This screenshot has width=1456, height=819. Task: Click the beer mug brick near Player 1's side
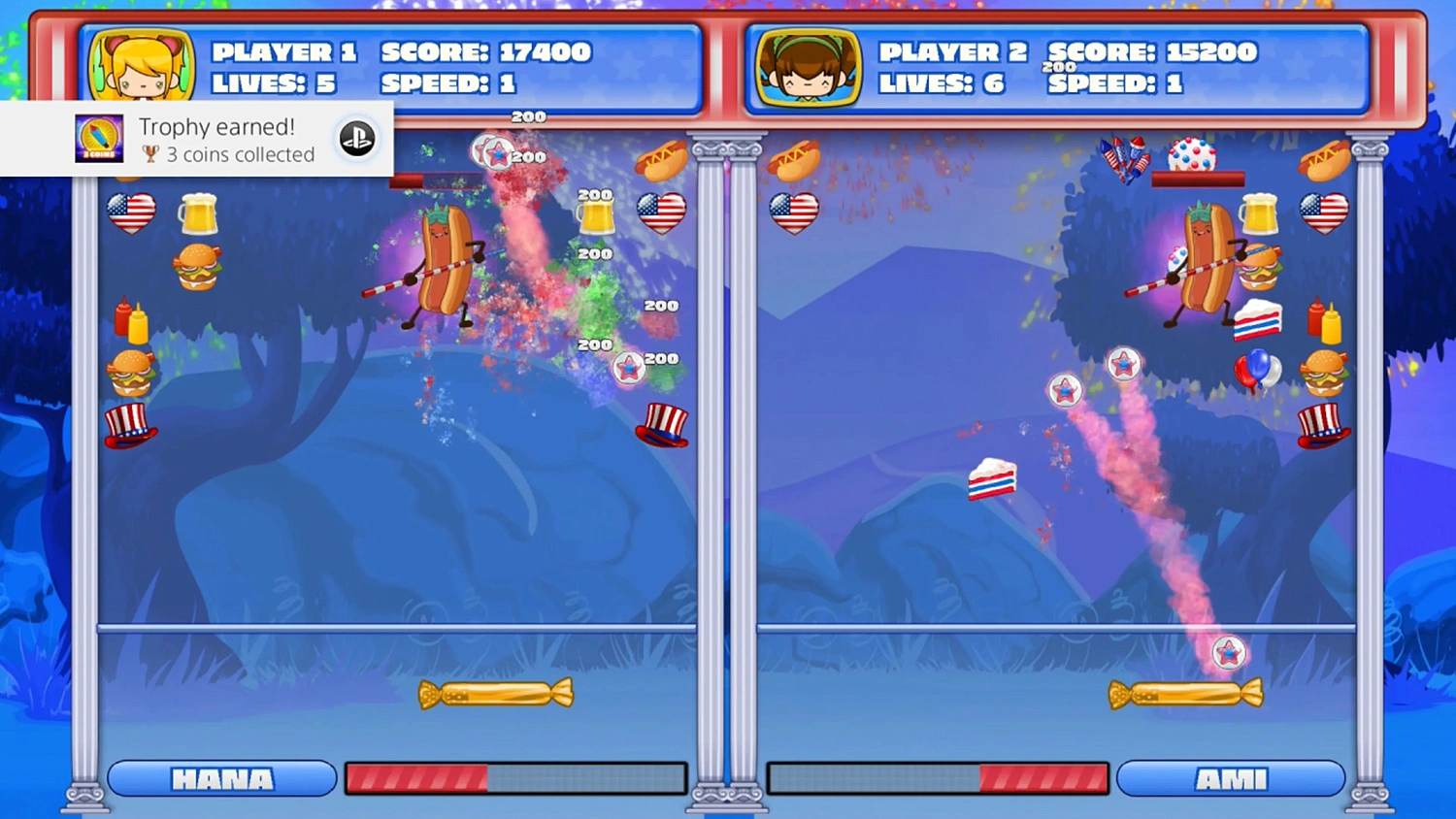click(x=198, y=214)
